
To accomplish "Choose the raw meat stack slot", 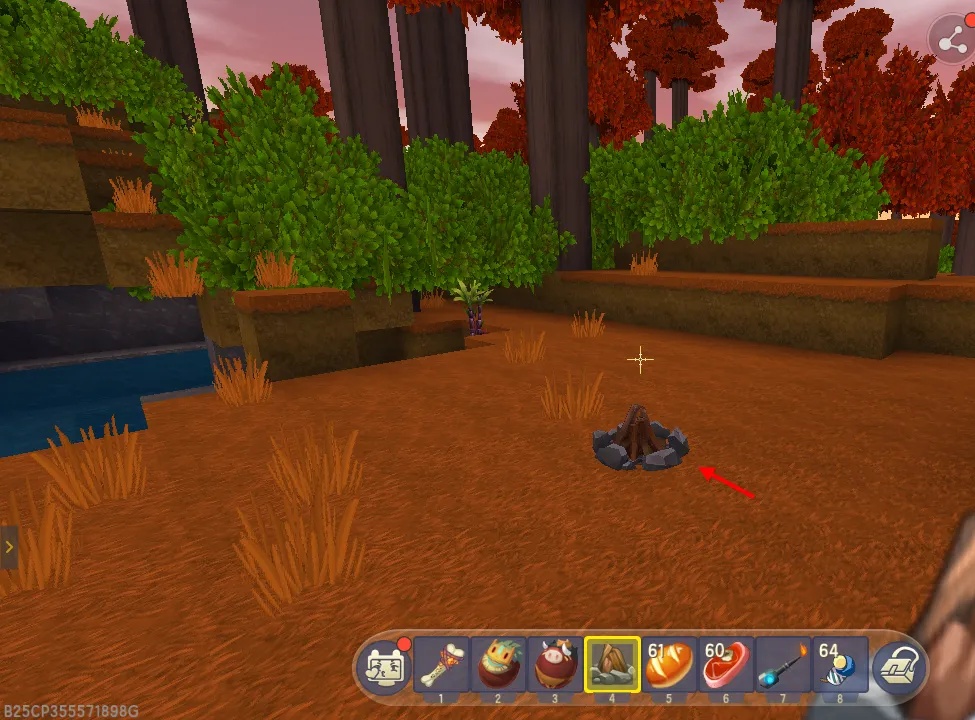I will [726, 664].
